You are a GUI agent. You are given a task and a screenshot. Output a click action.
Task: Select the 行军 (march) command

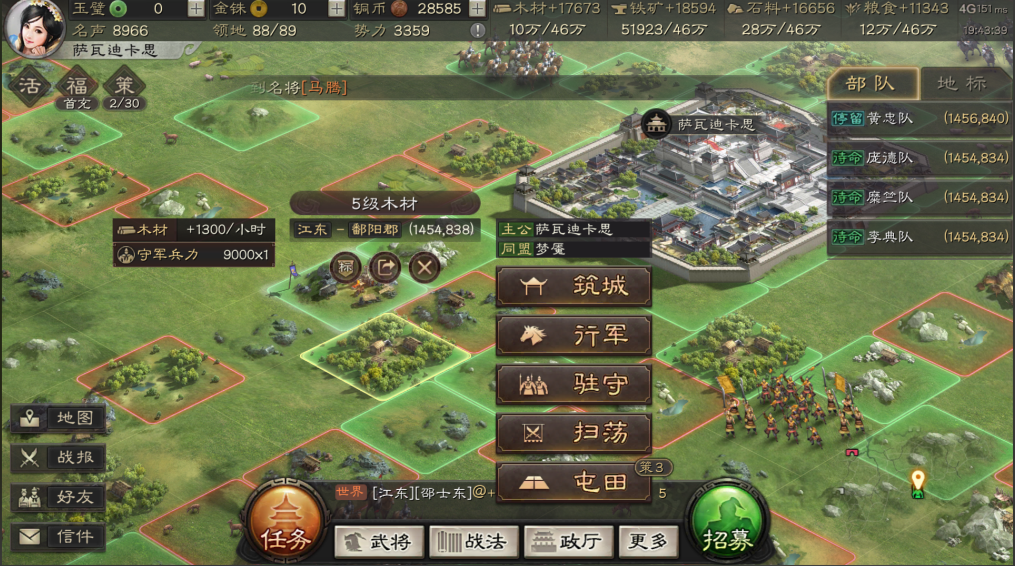point(574,336)
